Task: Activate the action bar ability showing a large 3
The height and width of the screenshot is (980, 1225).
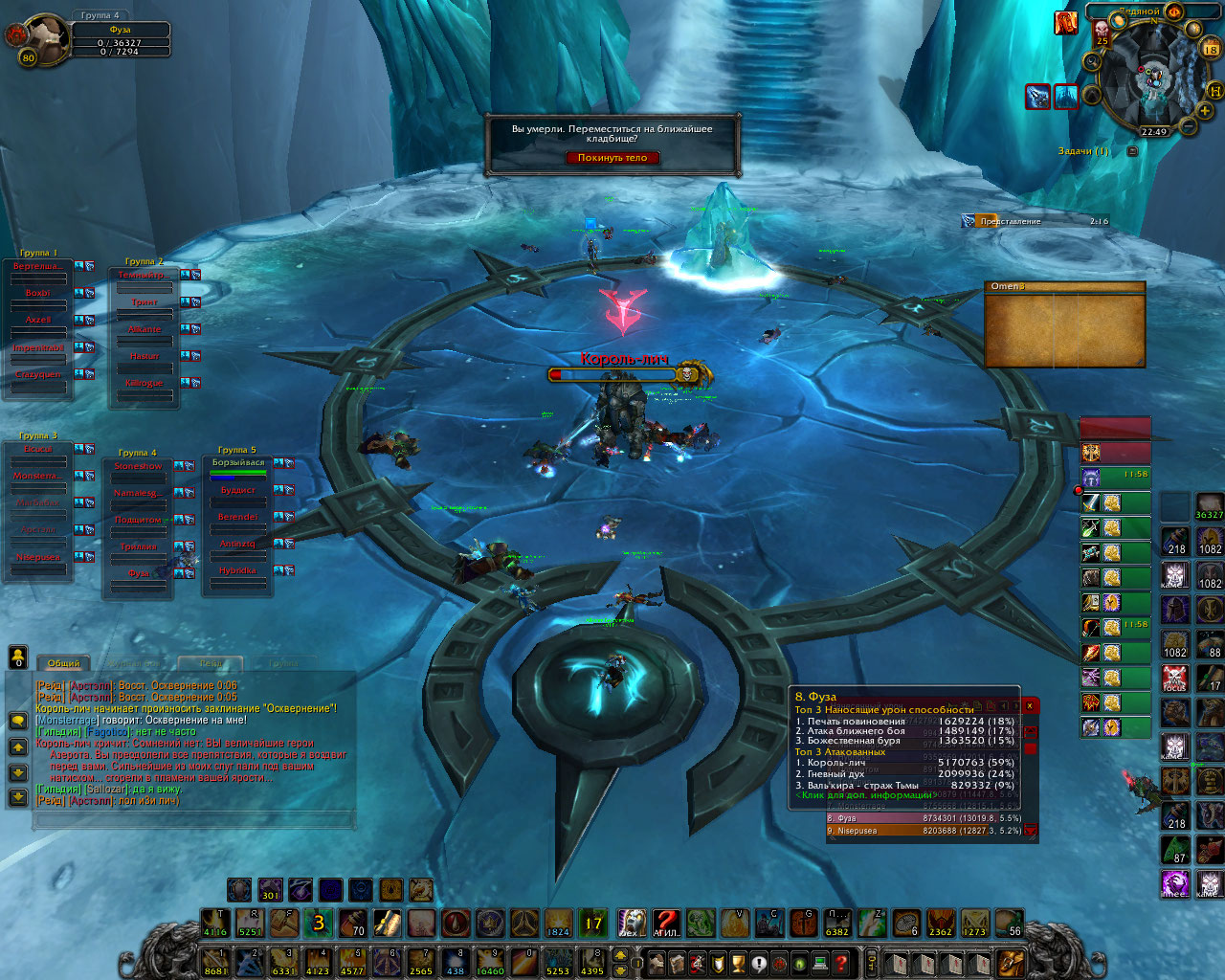Action: tap(319, 924)
